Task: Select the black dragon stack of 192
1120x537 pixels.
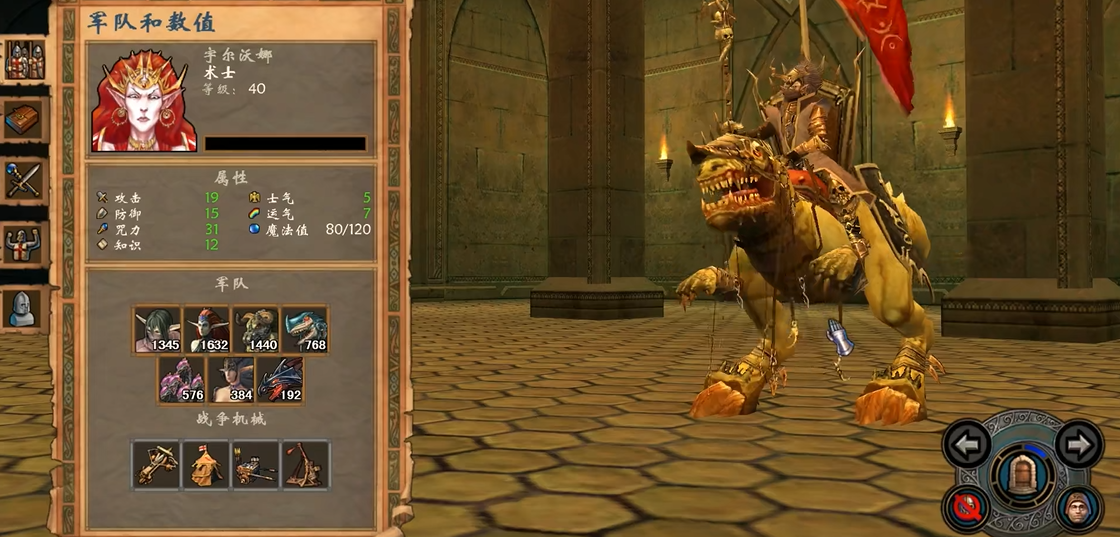Action: coord(280,380)
